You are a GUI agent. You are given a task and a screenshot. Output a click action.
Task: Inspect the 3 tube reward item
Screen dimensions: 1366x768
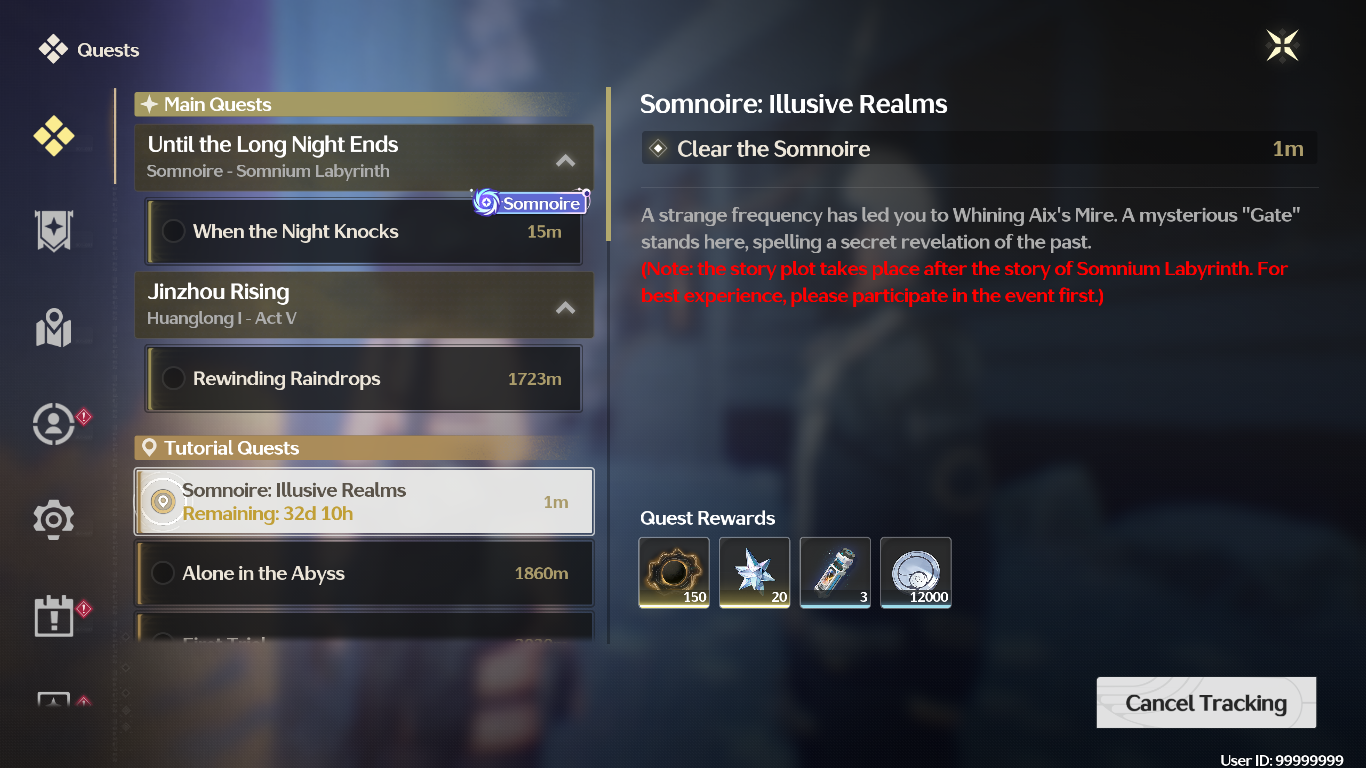(x=835, y=572)
